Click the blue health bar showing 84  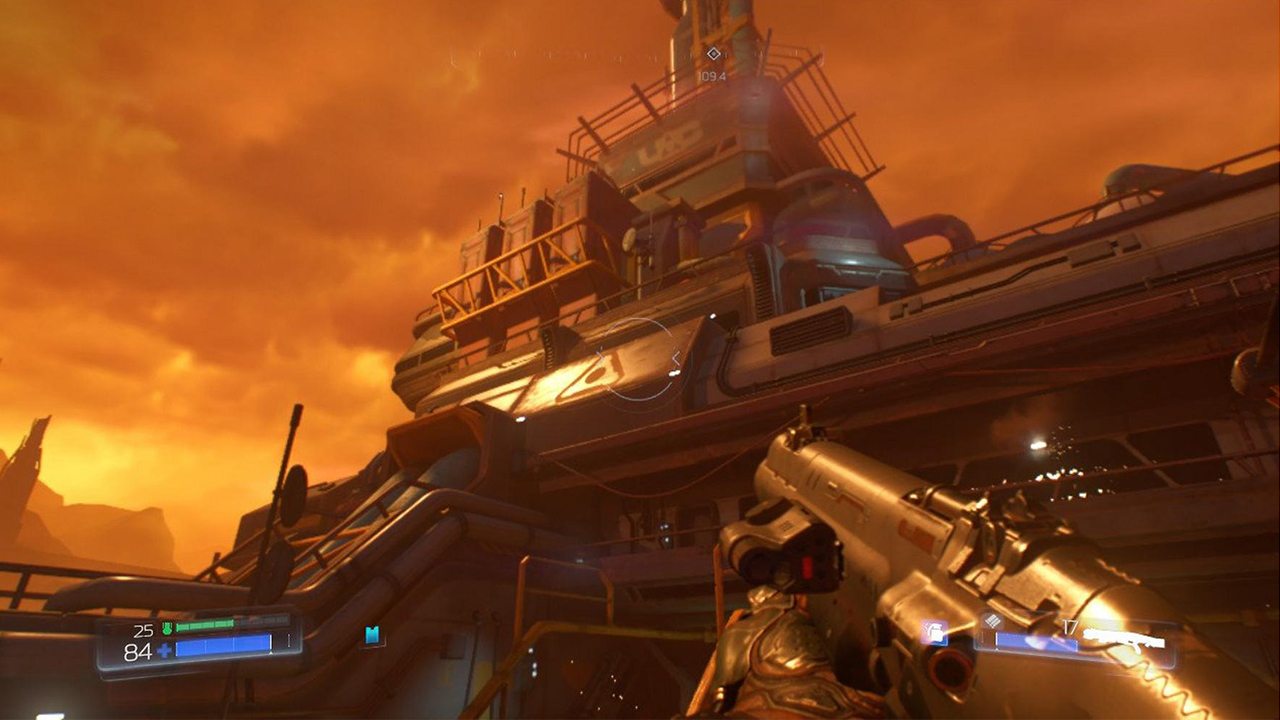[224, 645]
